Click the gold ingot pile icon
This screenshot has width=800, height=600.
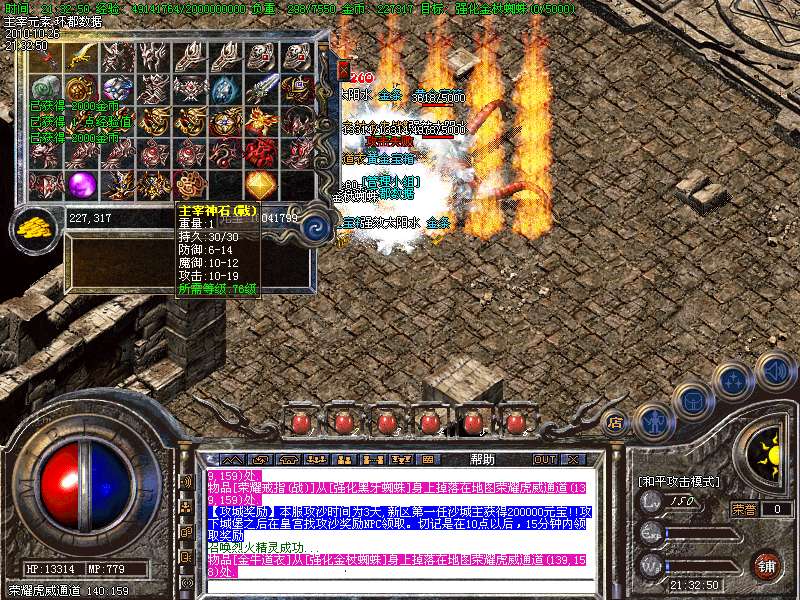coord(37,225)
